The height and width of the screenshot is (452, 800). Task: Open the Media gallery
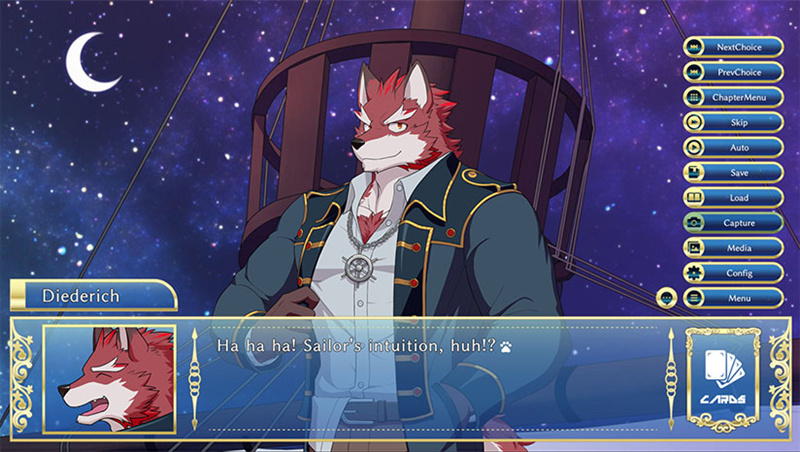pos(733,247)
